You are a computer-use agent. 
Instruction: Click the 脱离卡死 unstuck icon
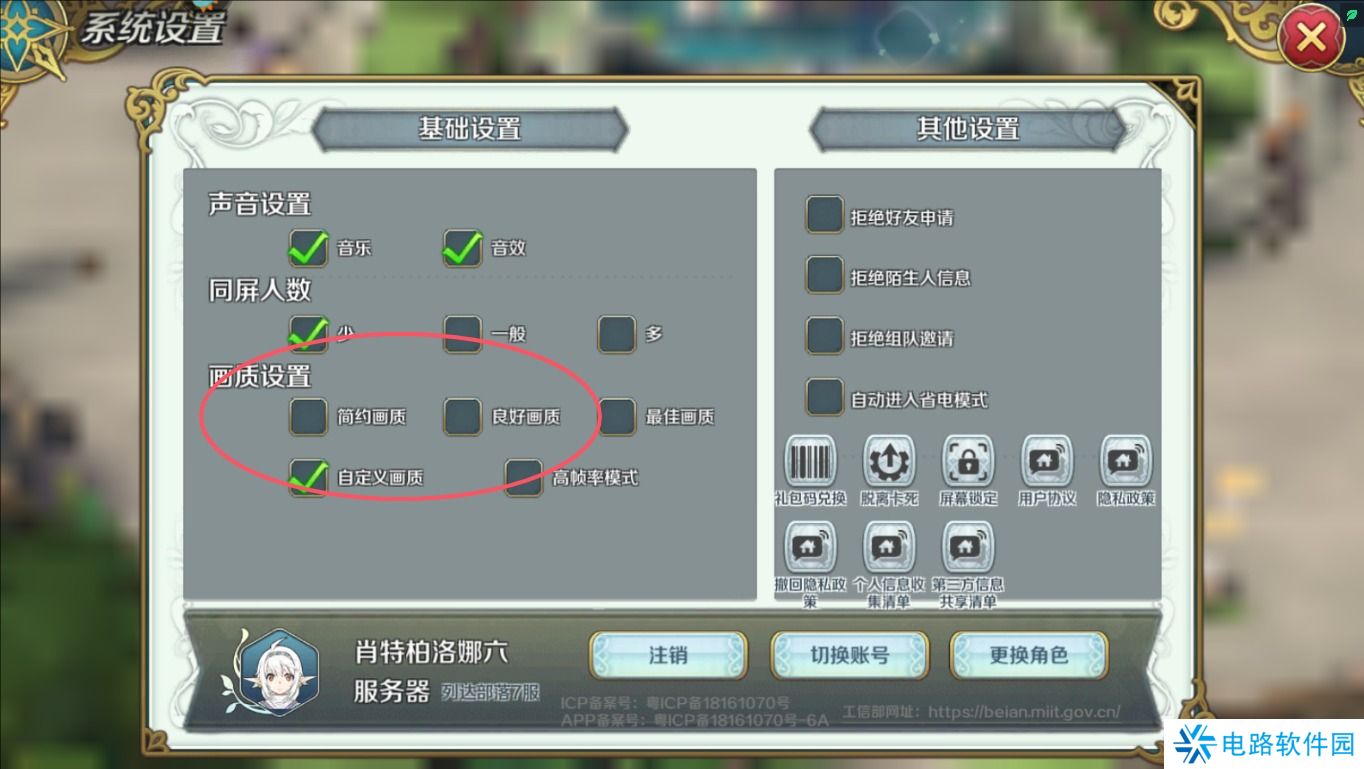(888, 461)
